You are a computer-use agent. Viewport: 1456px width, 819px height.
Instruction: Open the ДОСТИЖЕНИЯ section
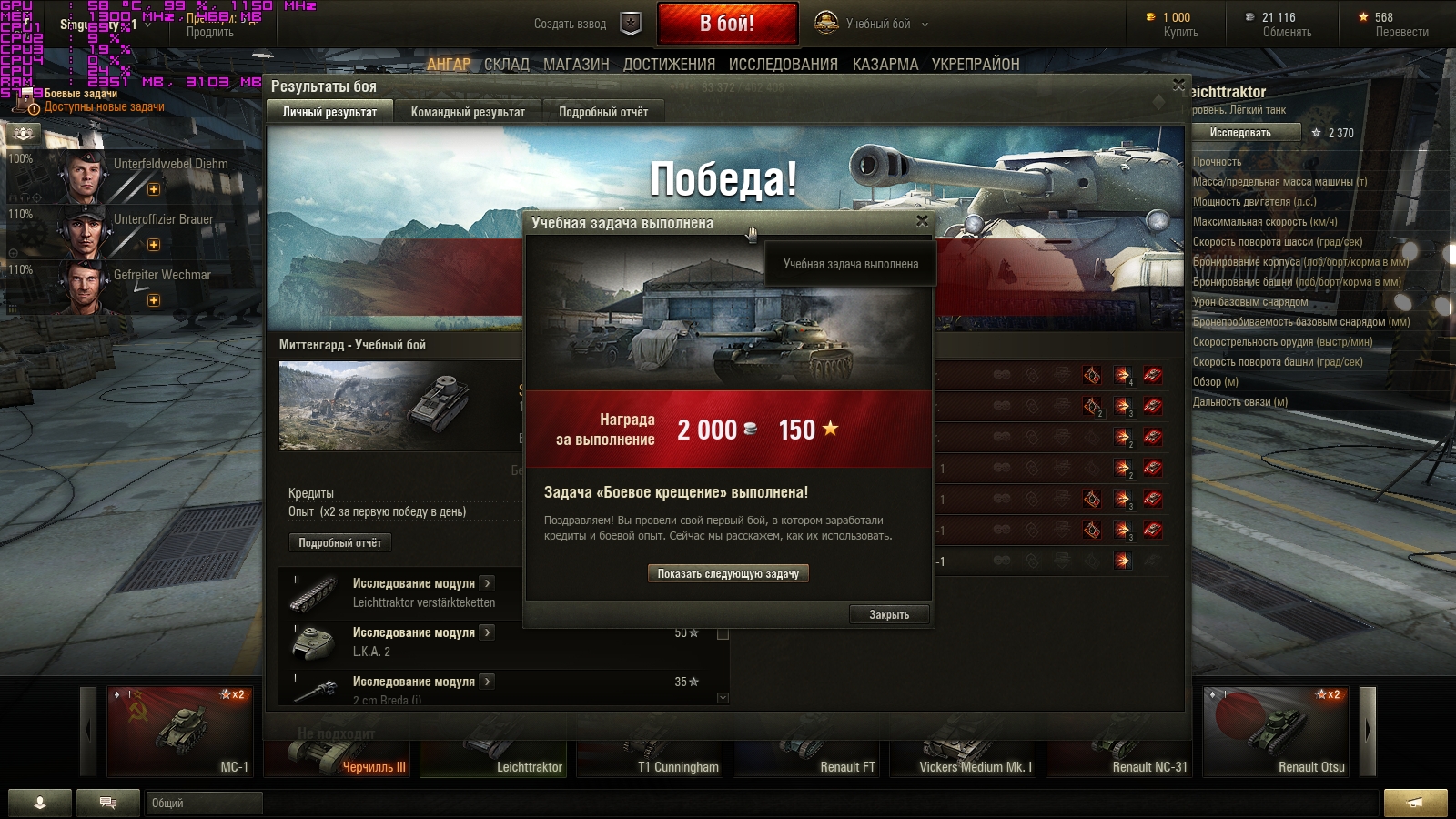(x=669, y=65)
